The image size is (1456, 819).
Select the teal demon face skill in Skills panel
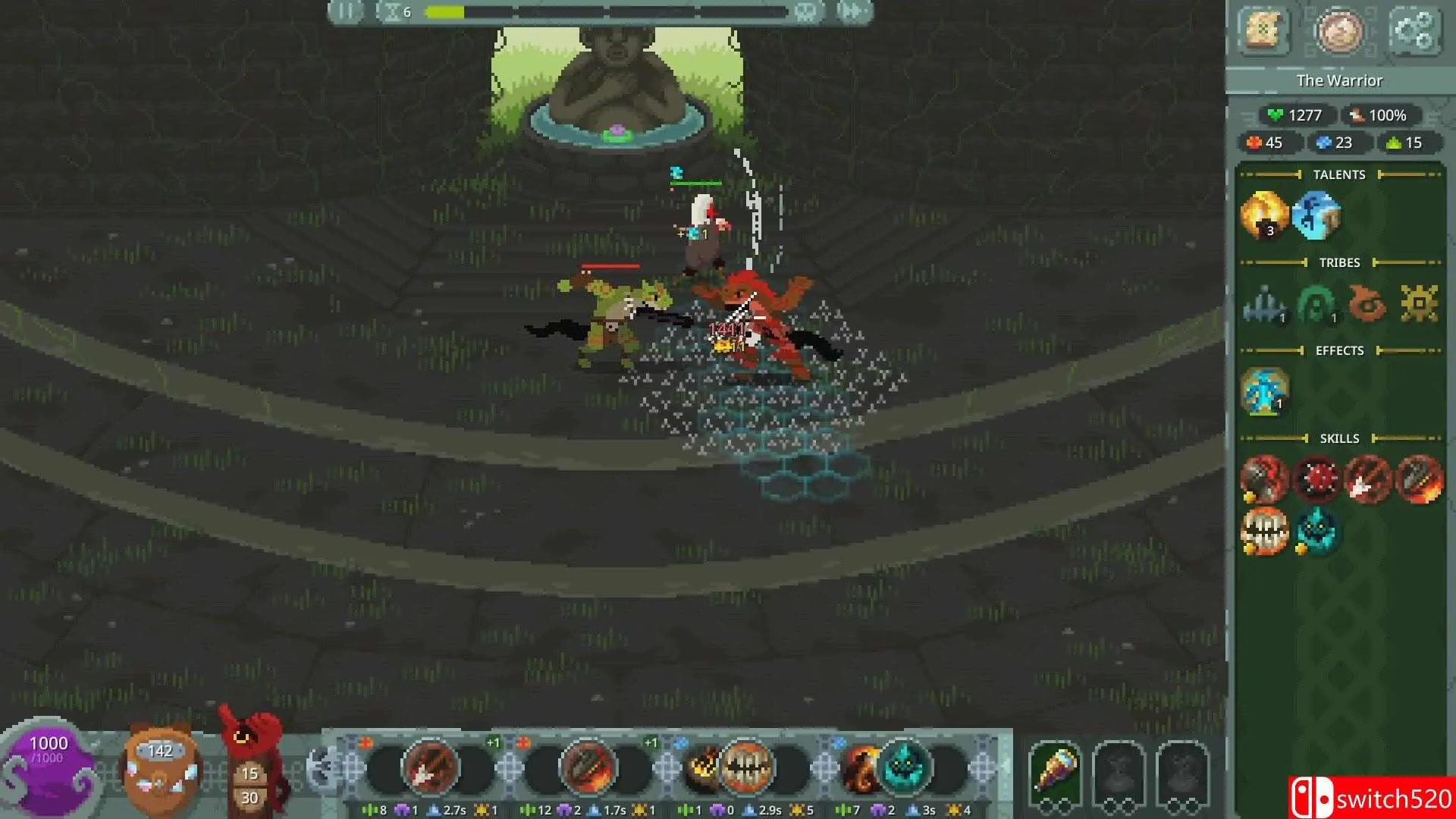[1316, 531]
